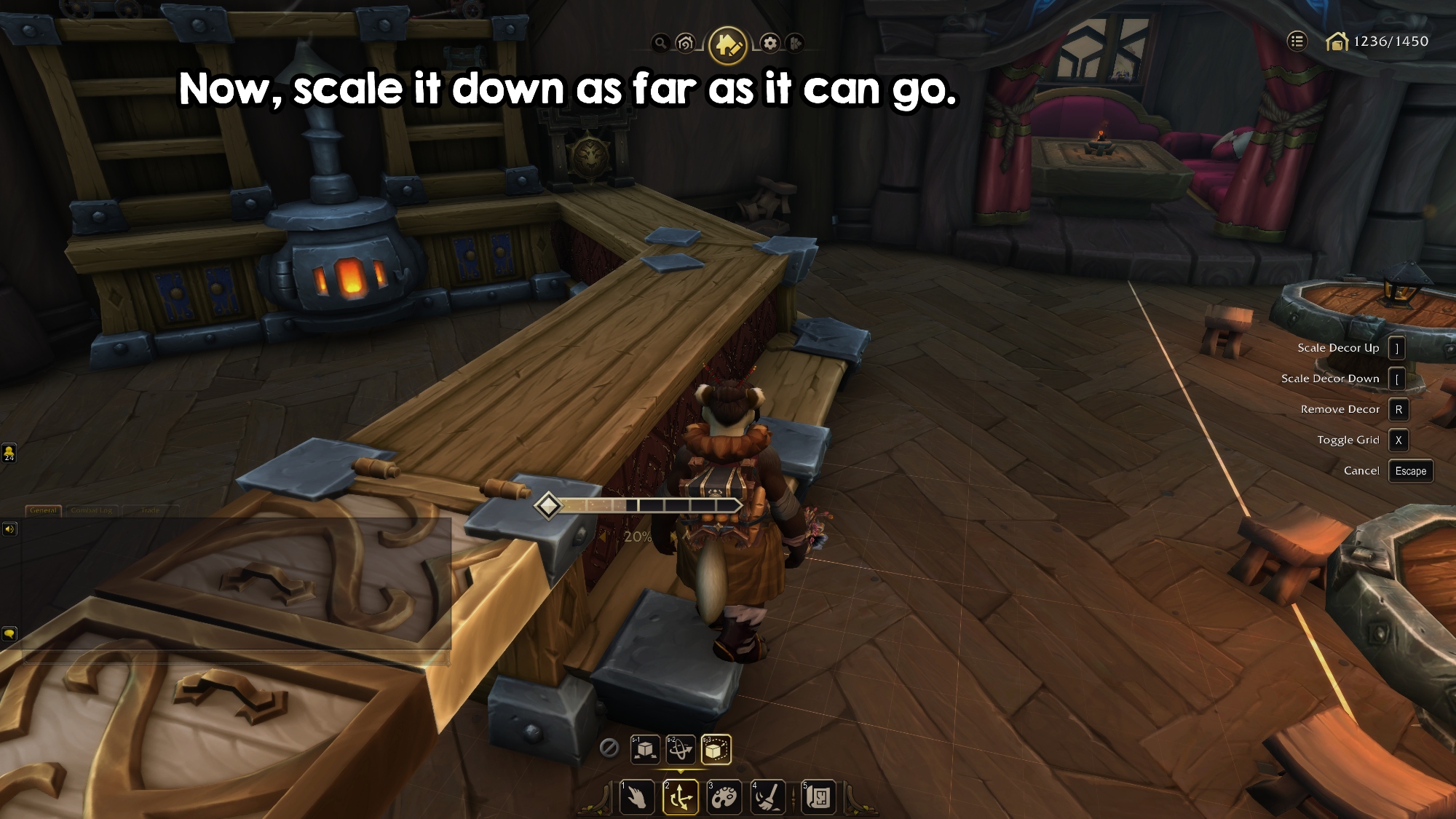This screenshot has height=819, width=1456.
Task: Switch to the Combat Log chat tab
Action: [x=92, y=510]
